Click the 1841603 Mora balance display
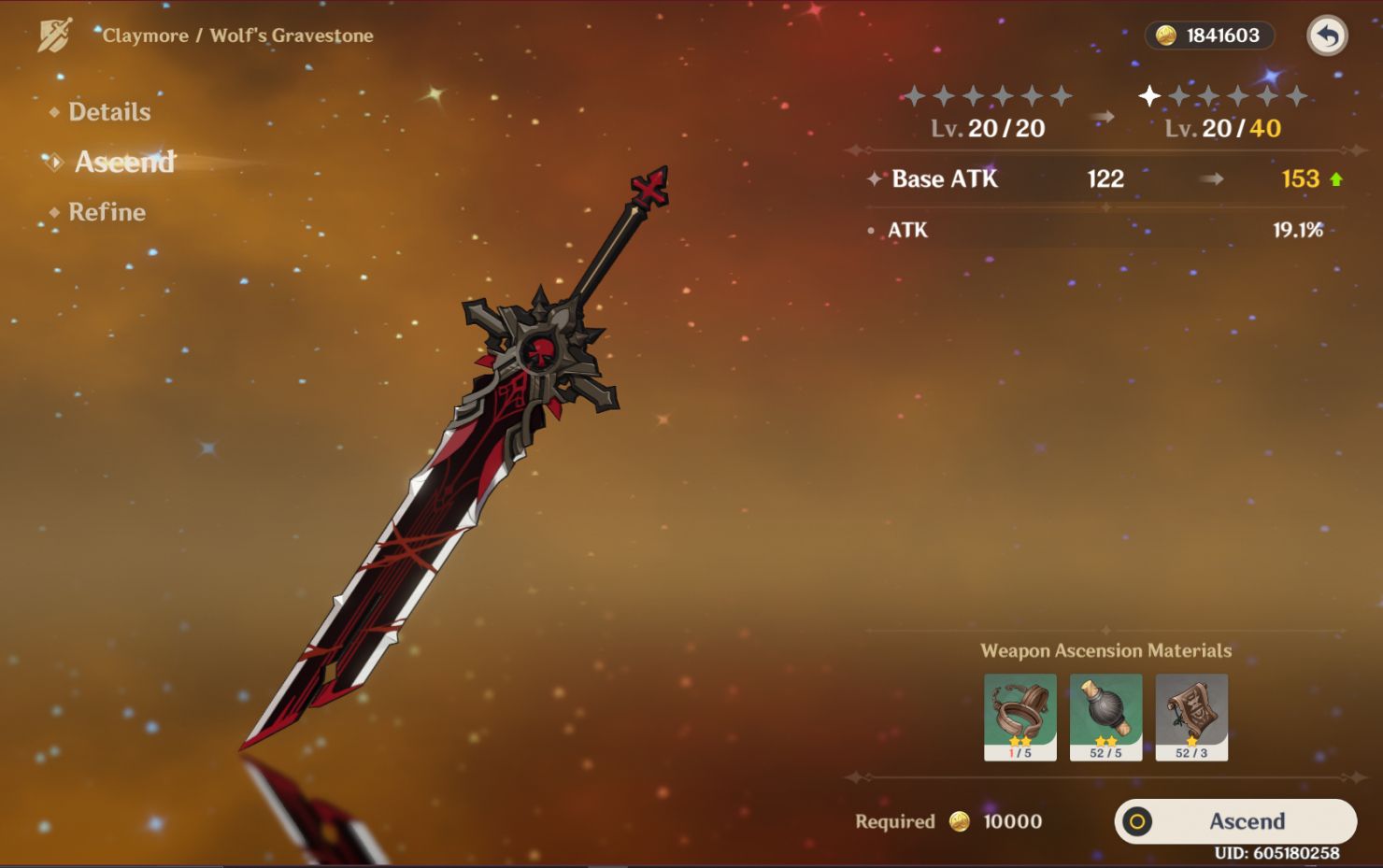 tap(1211, 36)
